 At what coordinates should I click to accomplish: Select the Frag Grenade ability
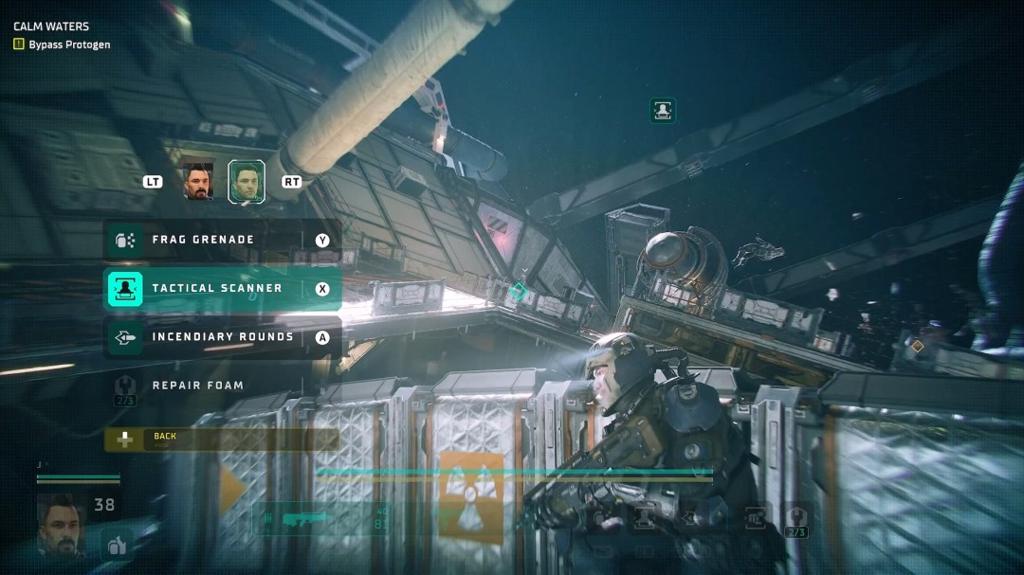tap(222, 240)
